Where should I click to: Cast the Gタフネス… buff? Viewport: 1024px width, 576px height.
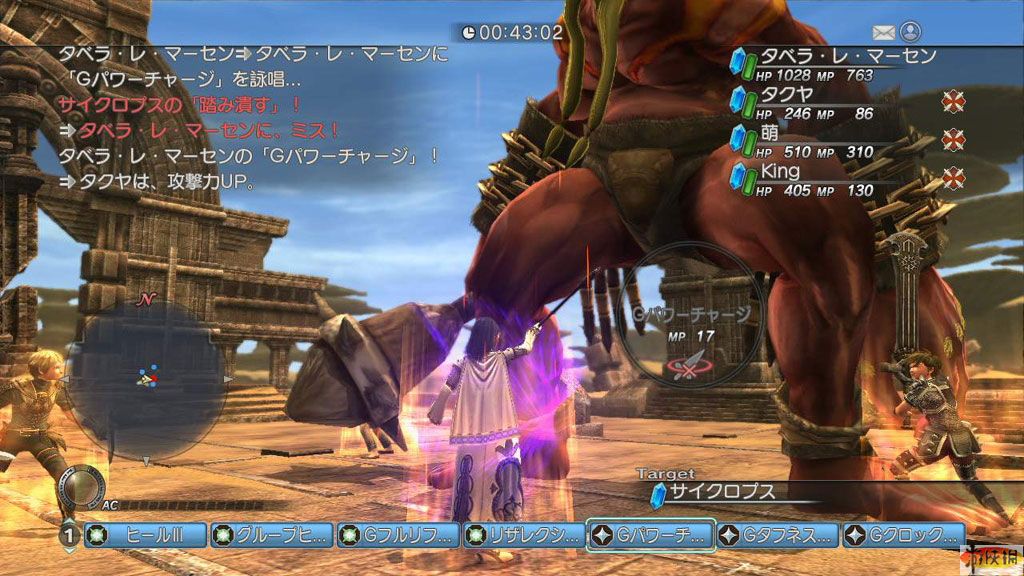pyautogui.click(x=777, y=535)
